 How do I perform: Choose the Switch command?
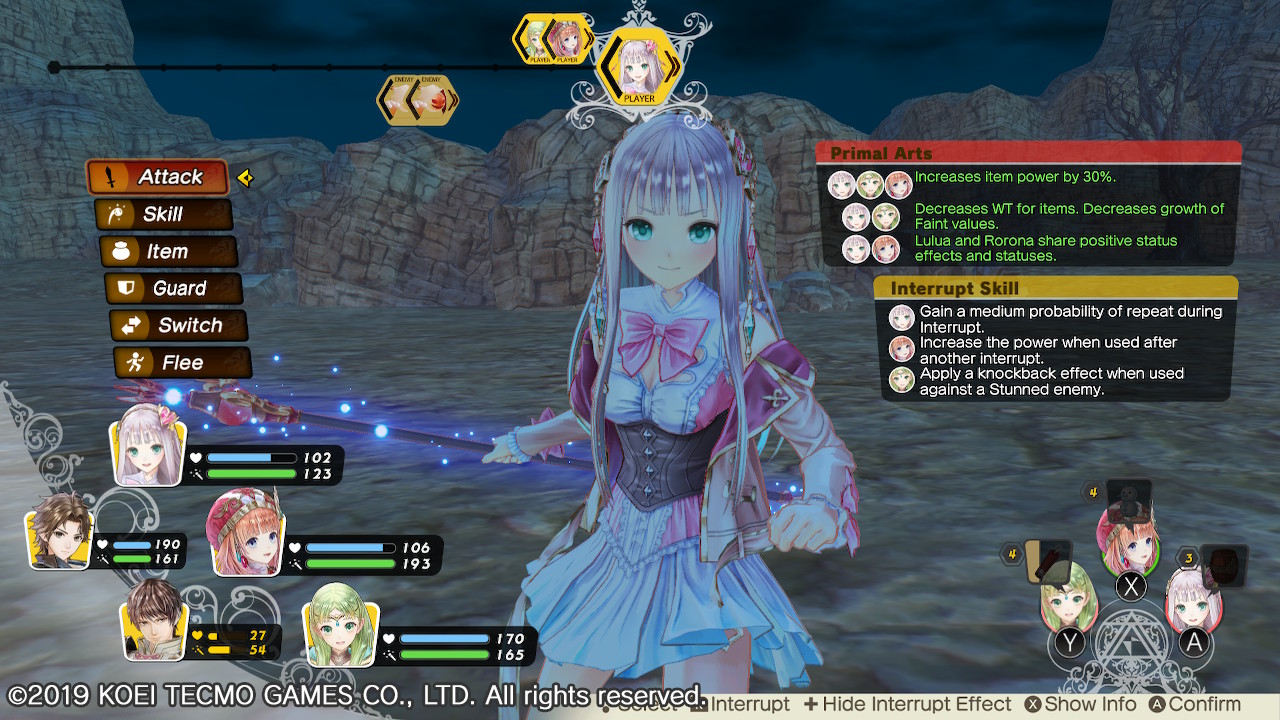coord(176,325)
